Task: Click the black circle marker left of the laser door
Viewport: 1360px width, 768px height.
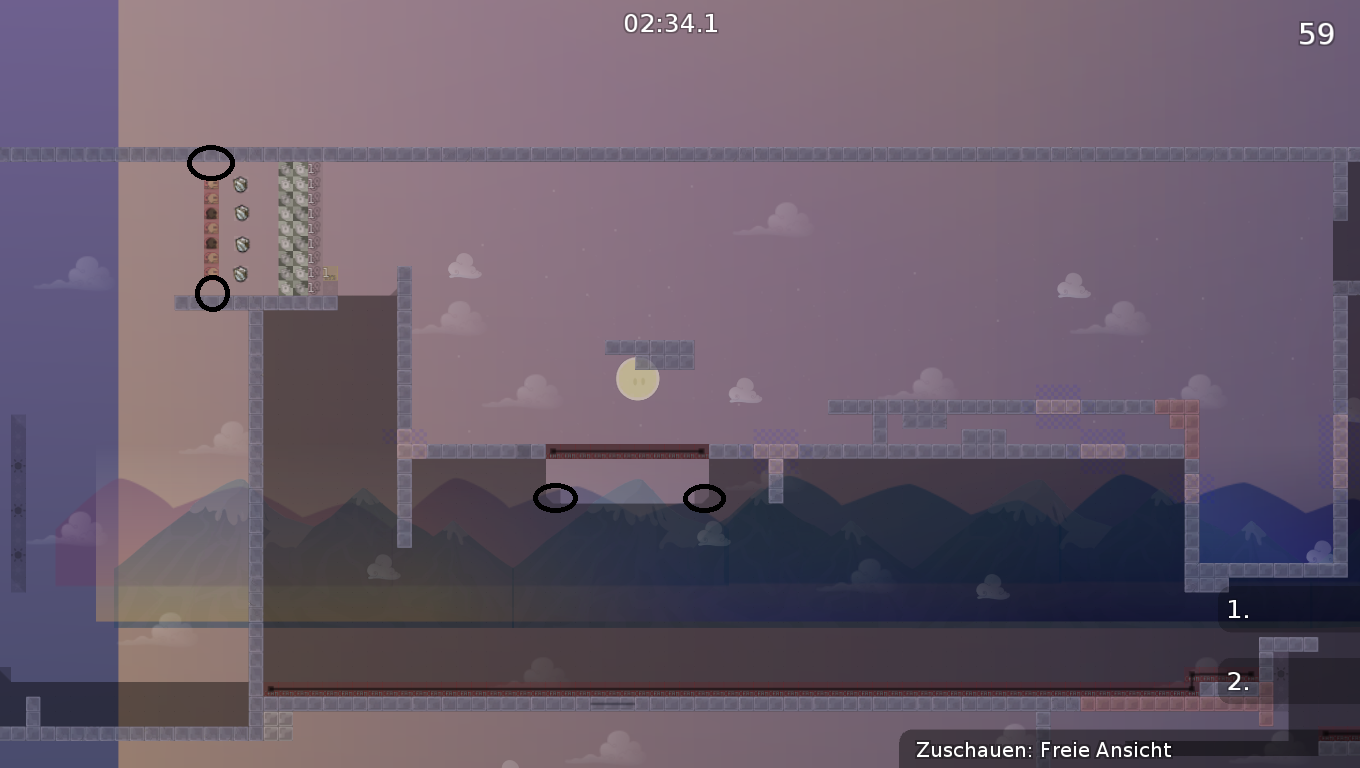Action: 556,497
